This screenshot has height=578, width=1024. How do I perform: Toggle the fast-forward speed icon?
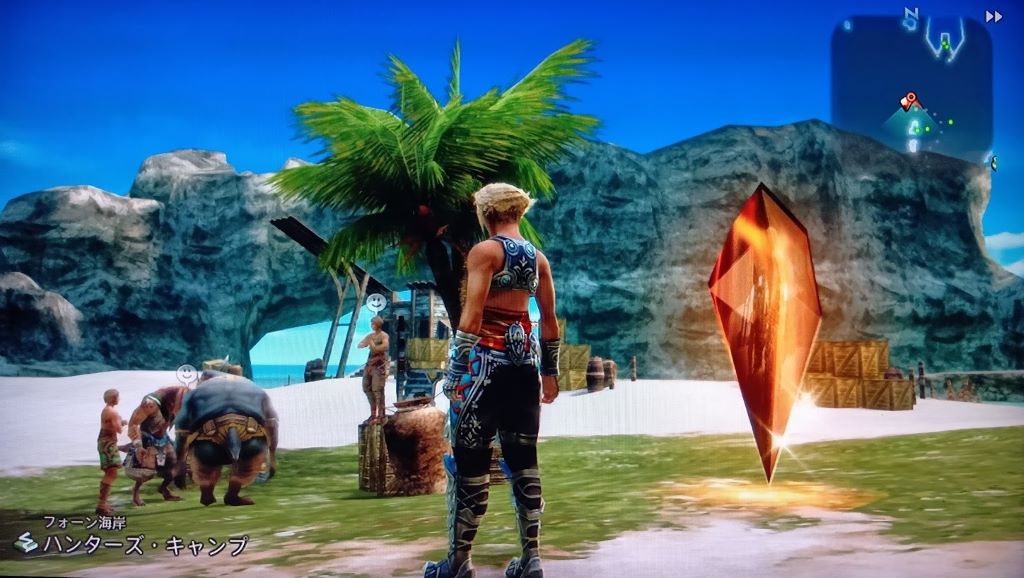pyautogui.click(x=993, y=16)
